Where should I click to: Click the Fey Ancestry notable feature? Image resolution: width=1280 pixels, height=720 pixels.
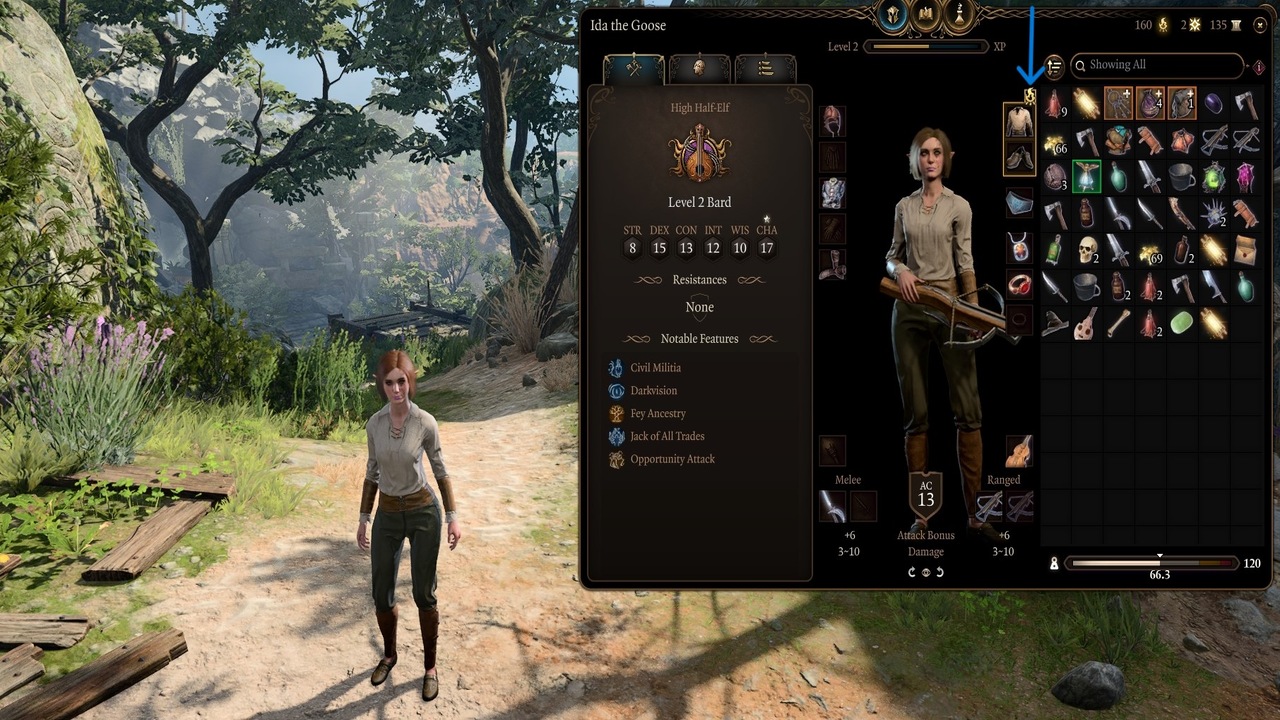660,413
